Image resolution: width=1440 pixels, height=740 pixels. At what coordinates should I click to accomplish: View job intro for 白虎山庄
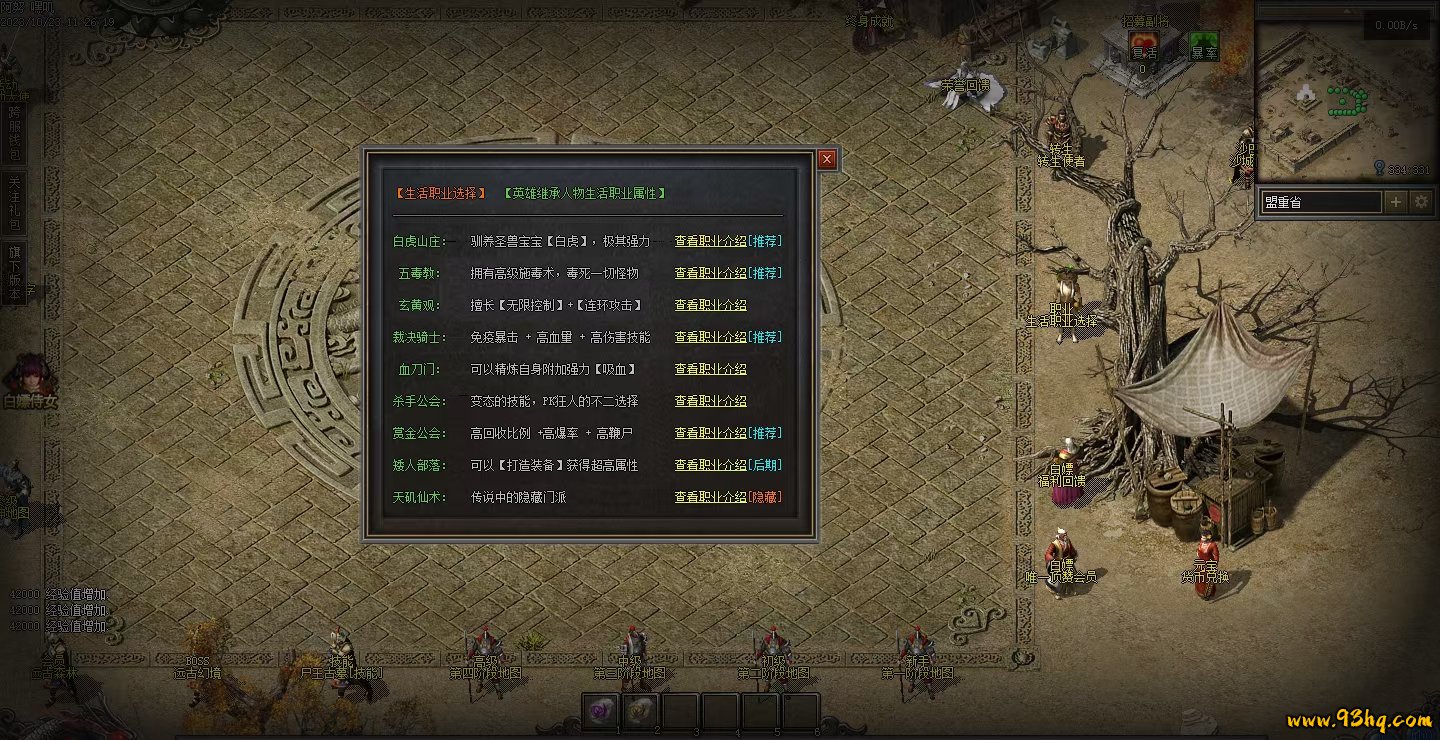710,241
